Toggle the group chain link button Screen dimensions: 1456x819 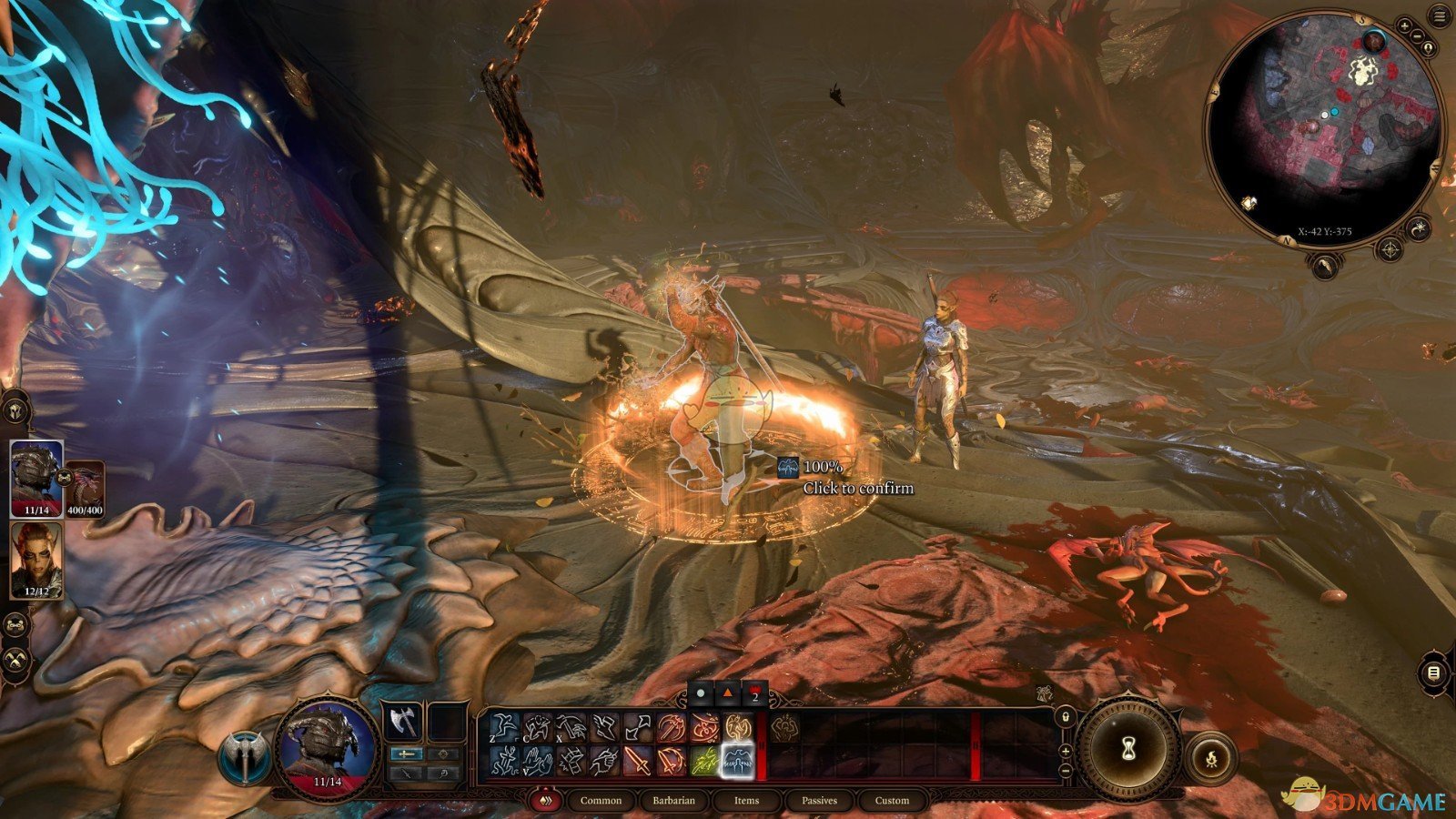pos(15,624)
